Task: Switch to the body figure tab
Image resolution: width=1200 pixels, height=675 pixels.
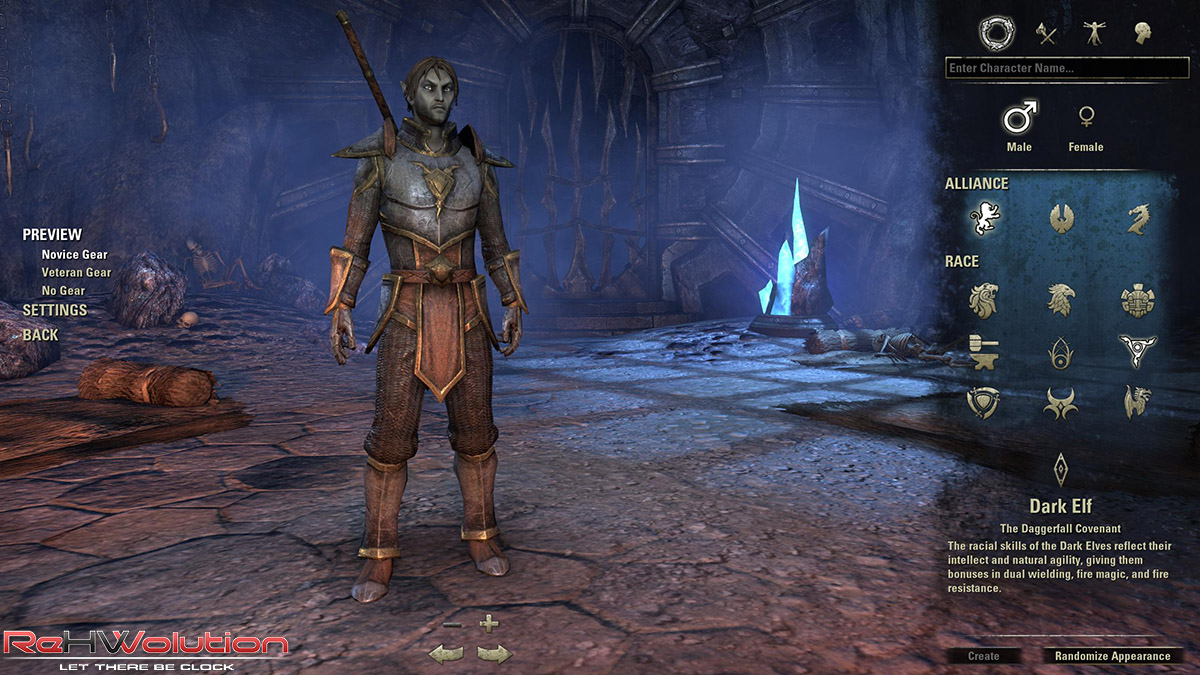Action: 1093,34
